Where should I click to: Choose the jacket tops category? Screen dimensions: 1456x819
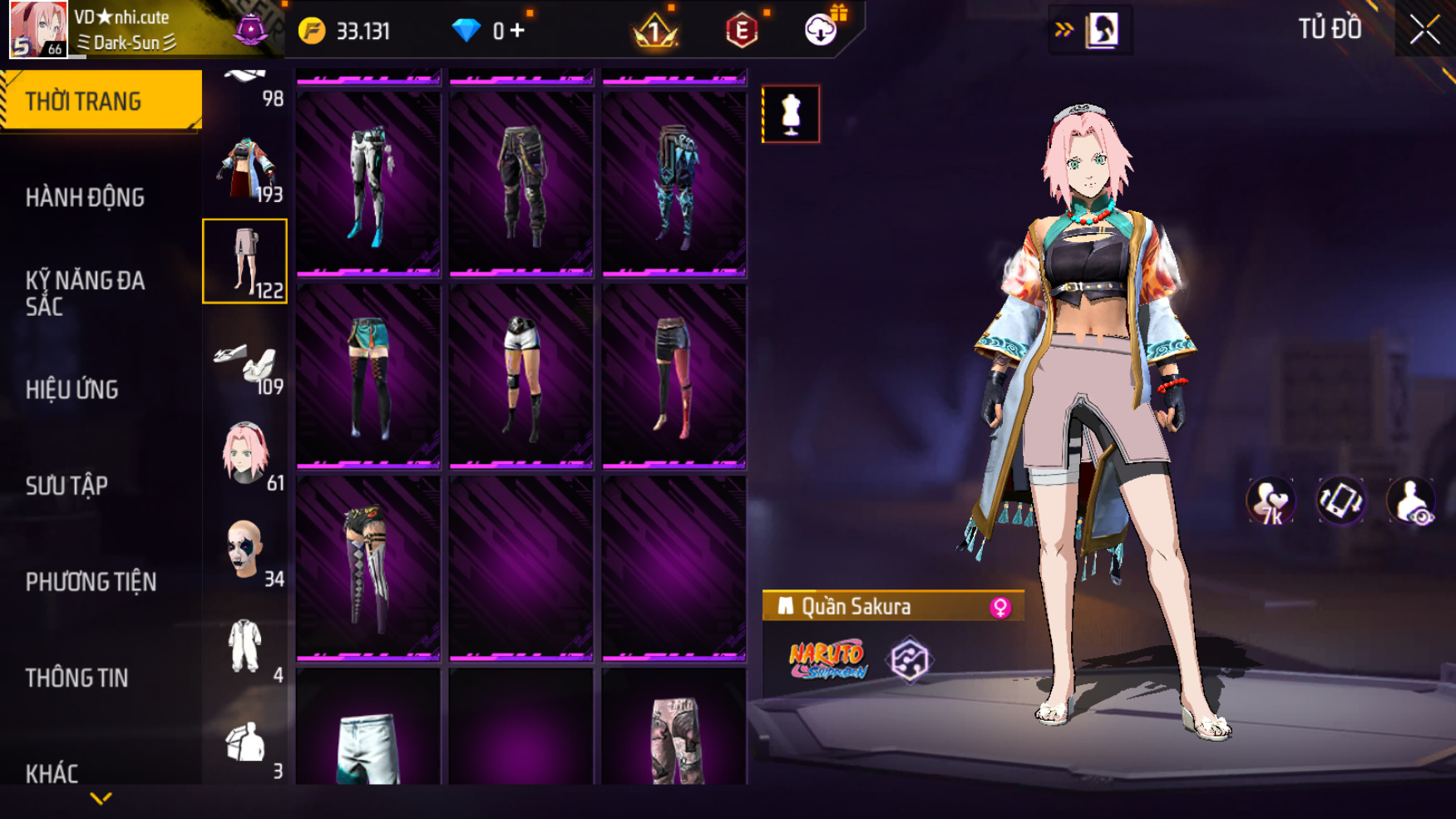pos(245,169)
